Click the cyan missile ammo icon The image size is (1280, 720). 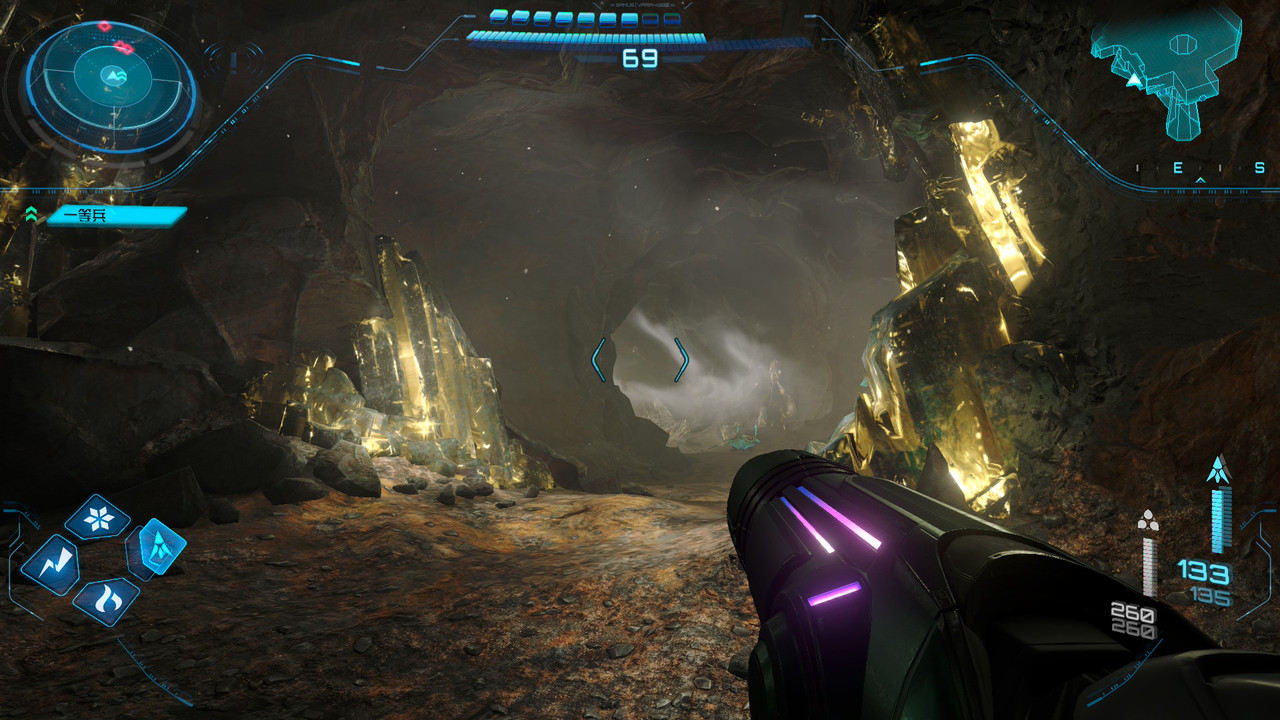[1217, 468]
